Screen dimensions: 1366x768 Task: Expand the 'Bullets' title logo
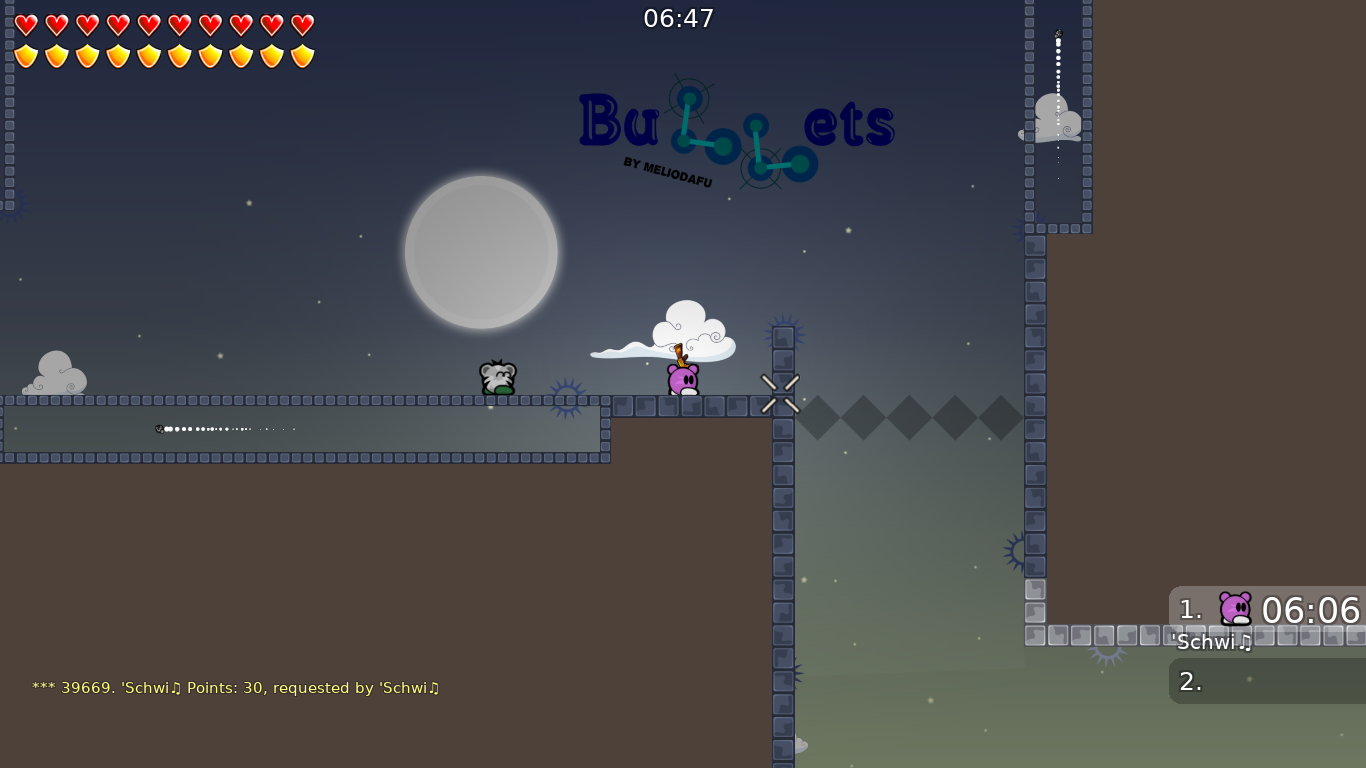[735, 125]
